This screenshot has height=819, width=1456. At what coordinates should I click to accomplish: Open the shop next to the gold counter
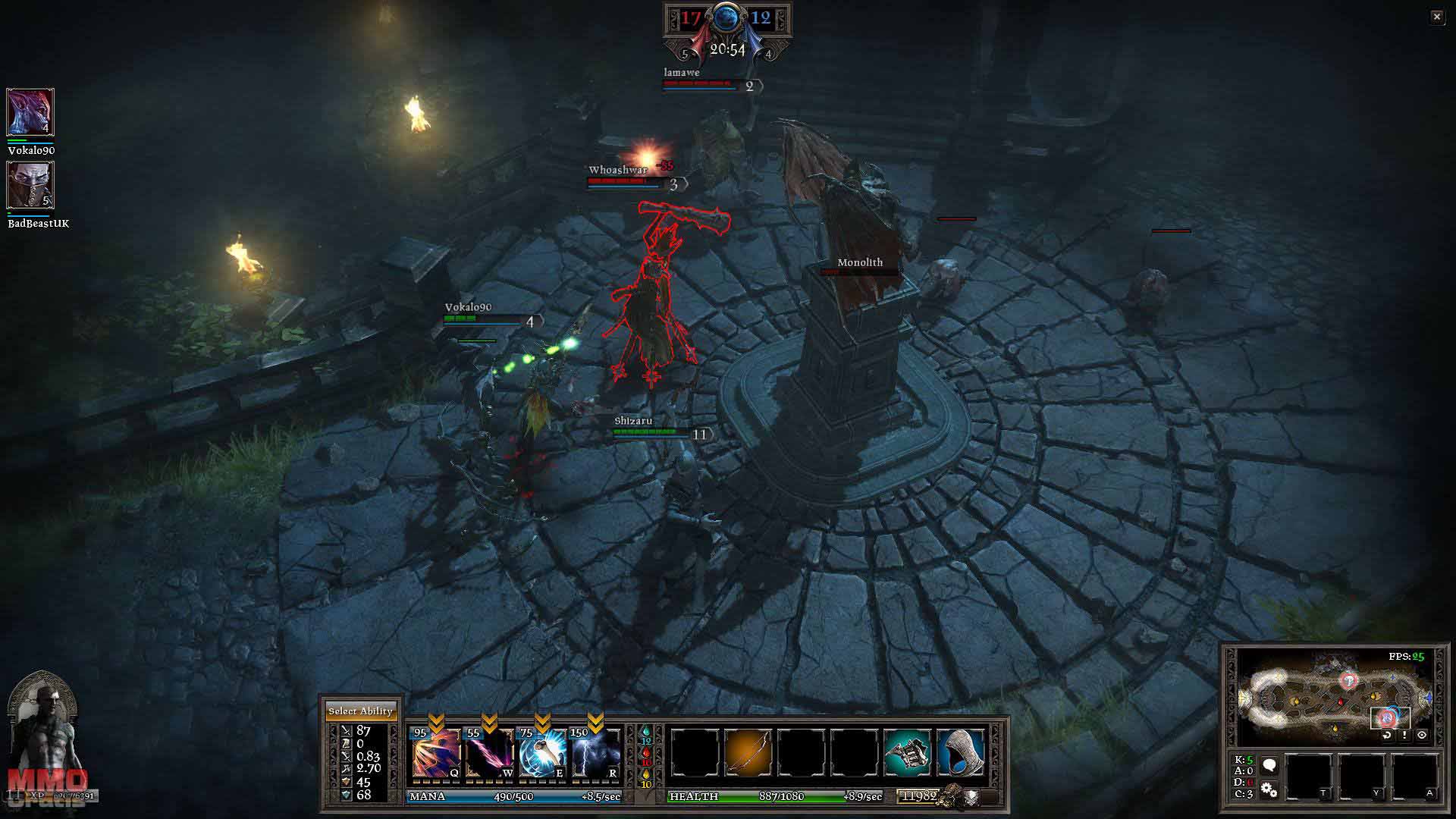click(971, 796)
